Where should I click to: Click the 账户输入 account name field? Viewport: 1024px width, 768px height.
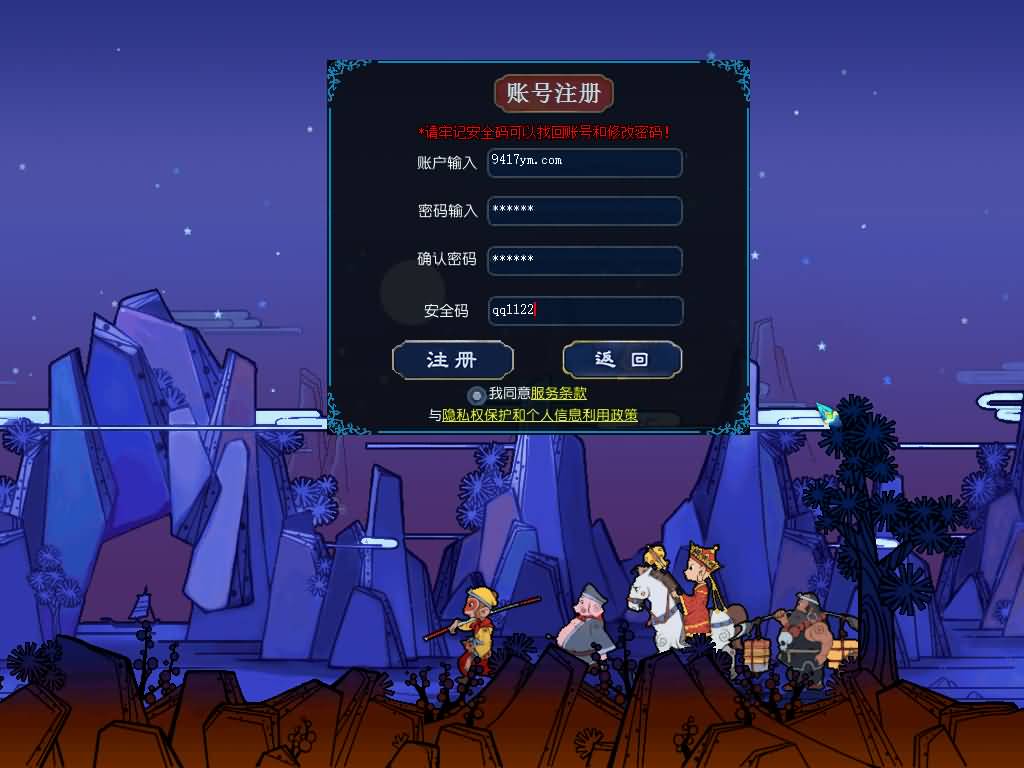coord(585,162)
